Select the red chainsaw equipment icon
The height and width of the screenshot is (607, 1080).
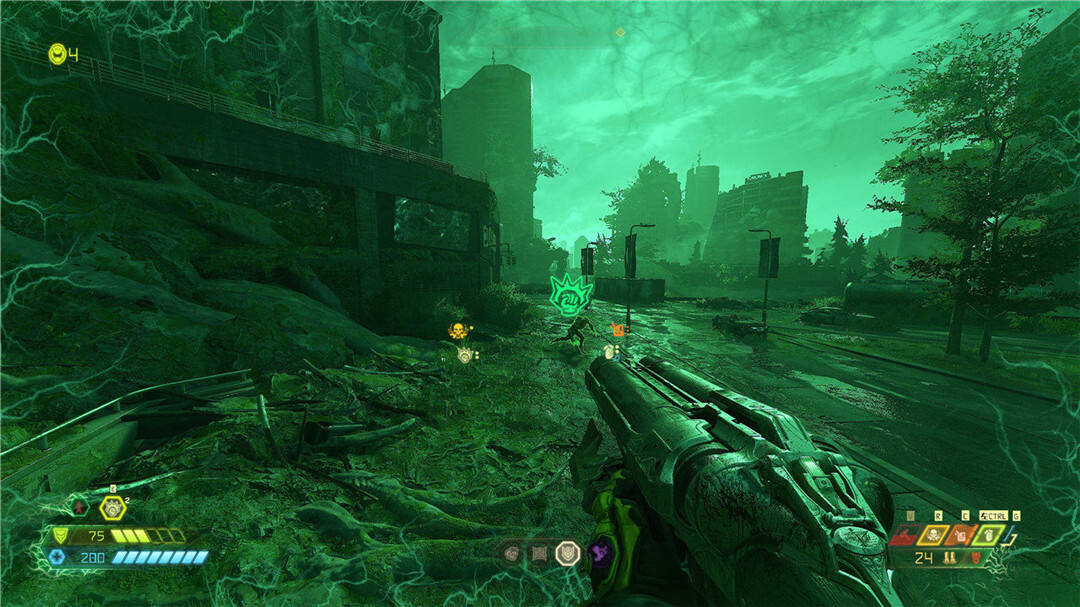pyautogui.click(x=906, y=537)
